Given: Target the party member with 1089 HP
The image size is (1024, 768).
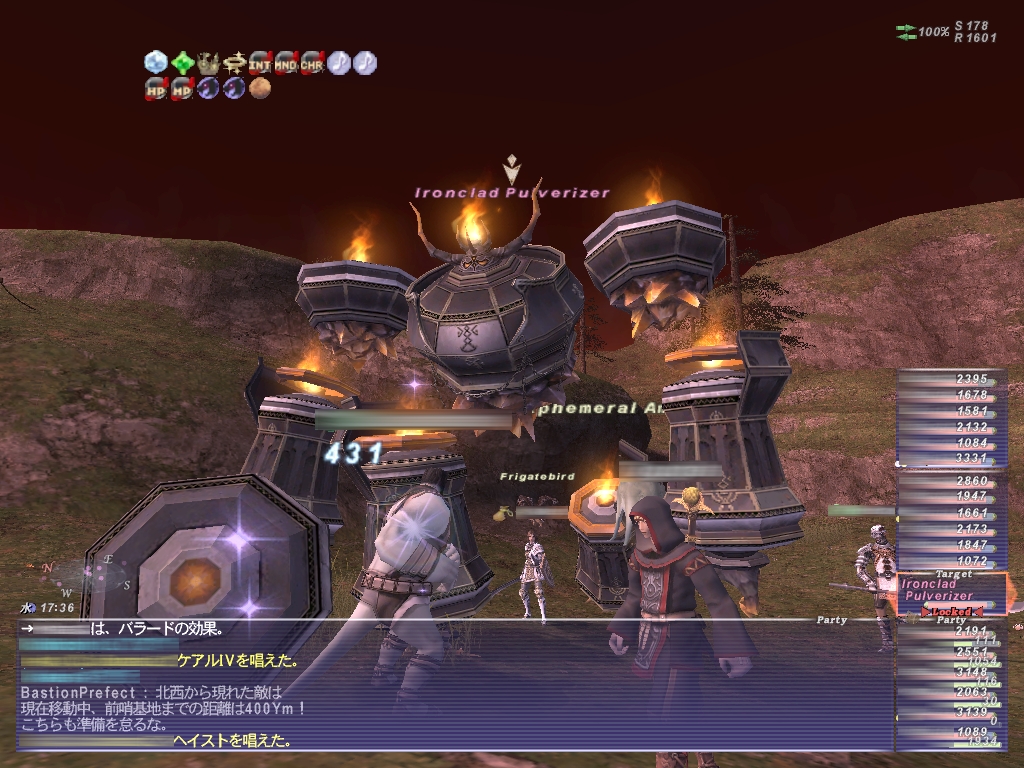Looking at the screenshot, I should point(948,732).
